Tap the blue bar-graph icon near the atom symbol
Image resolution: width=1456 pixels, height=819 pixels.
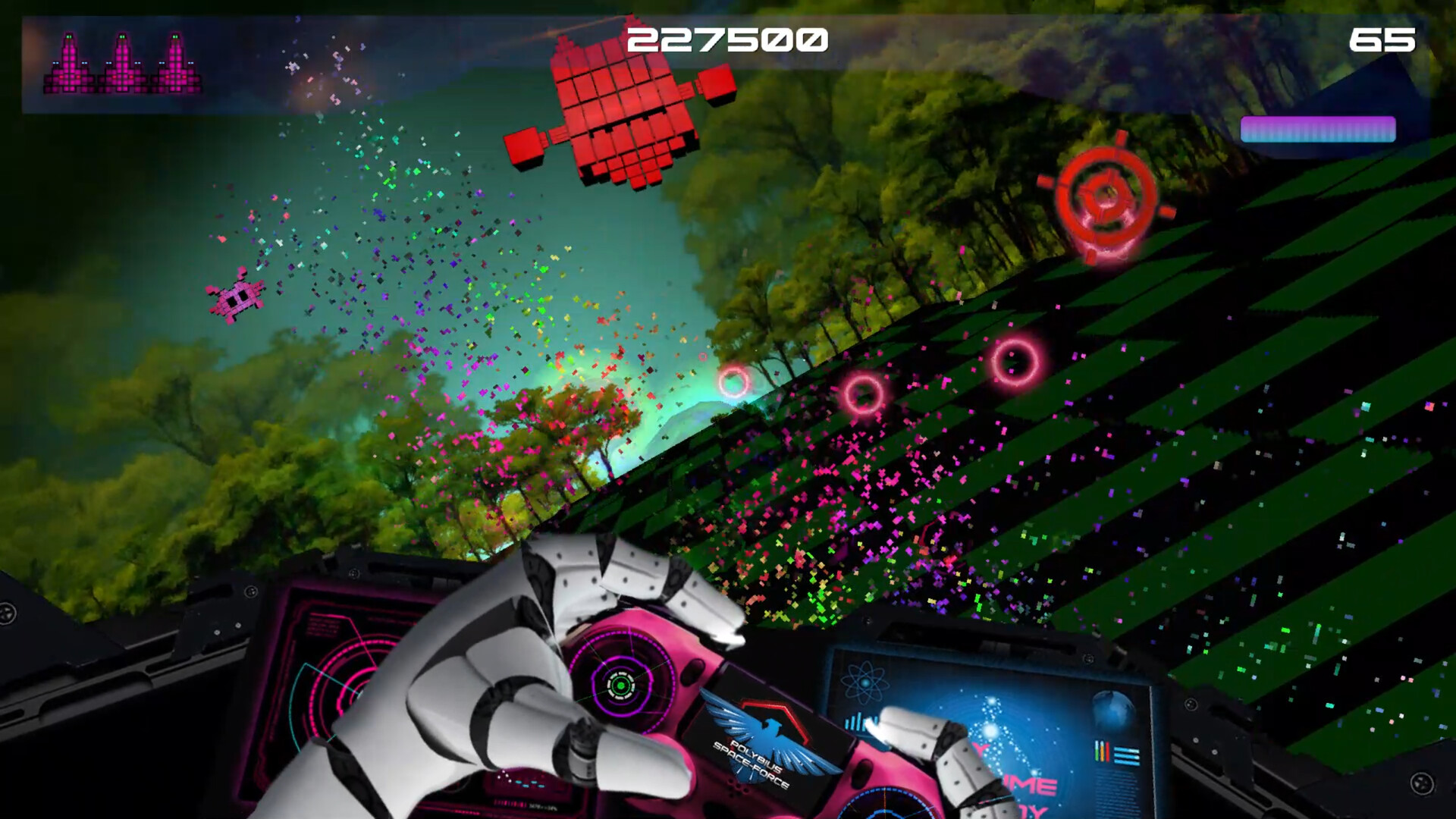tap(857, 722)
